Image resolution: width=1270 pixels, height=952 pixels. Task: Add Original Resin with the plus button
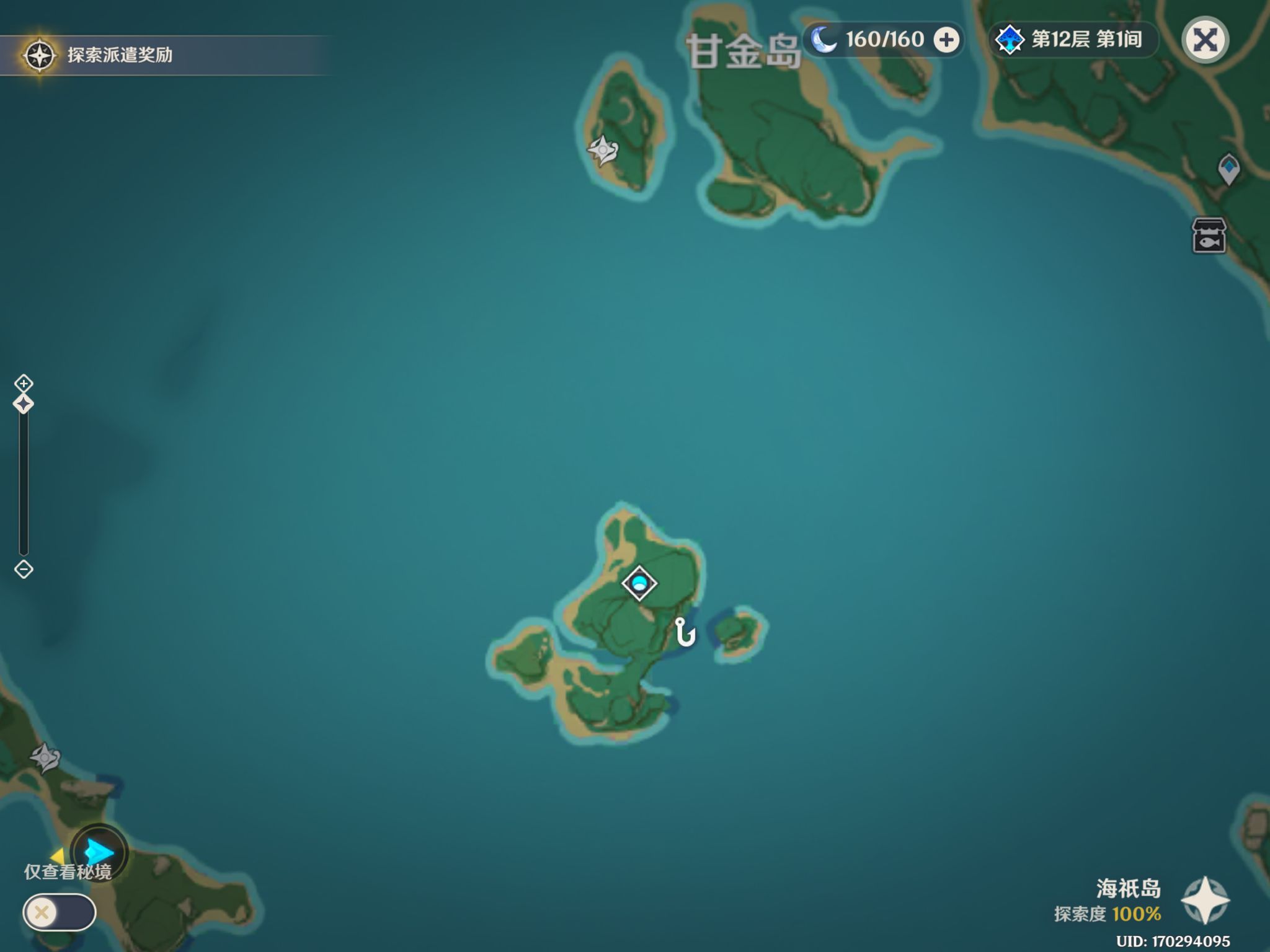(946, 40)
